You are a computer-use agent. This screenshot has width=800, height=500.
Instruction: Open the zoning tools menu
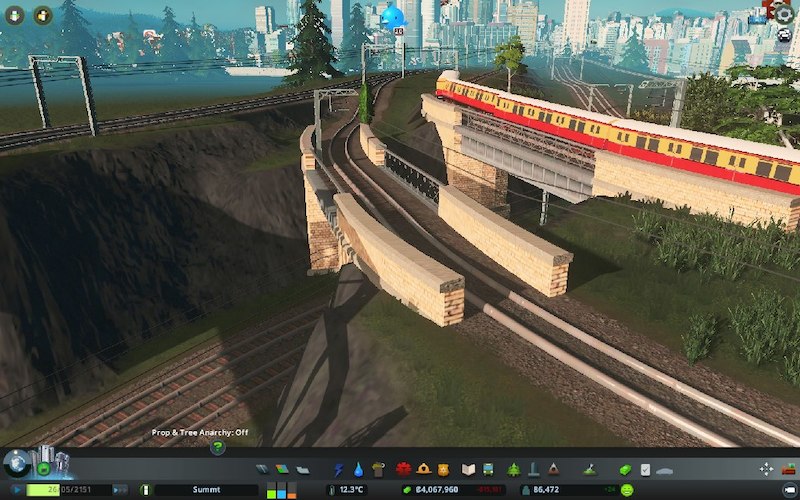282,468
